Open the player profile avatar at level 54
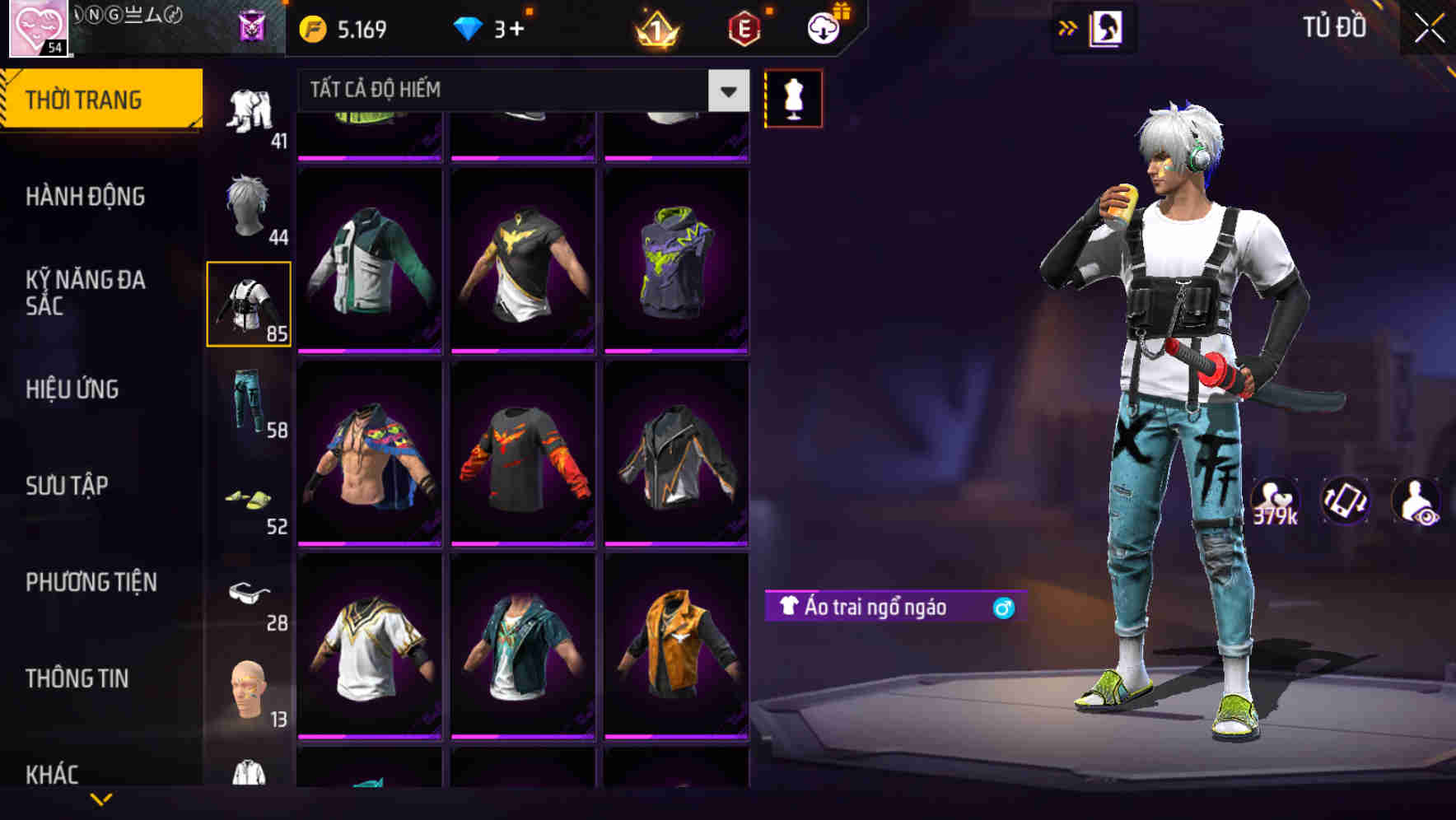This screenshot has height=820, width=1456. [39, 29]
